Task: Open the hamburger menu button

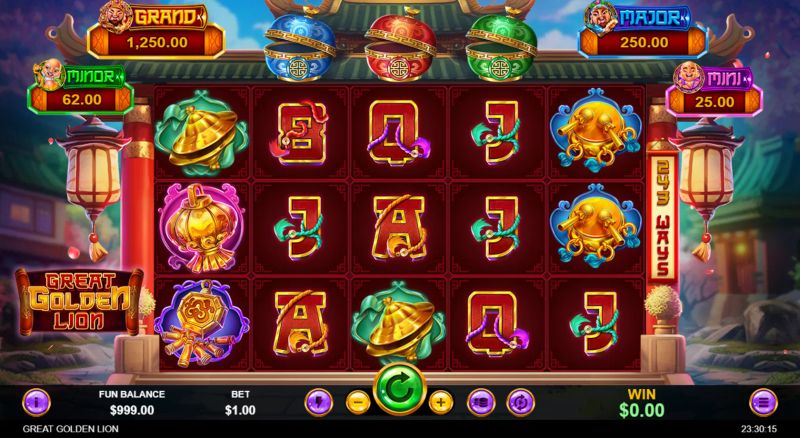Action: (x=762, y=402)
